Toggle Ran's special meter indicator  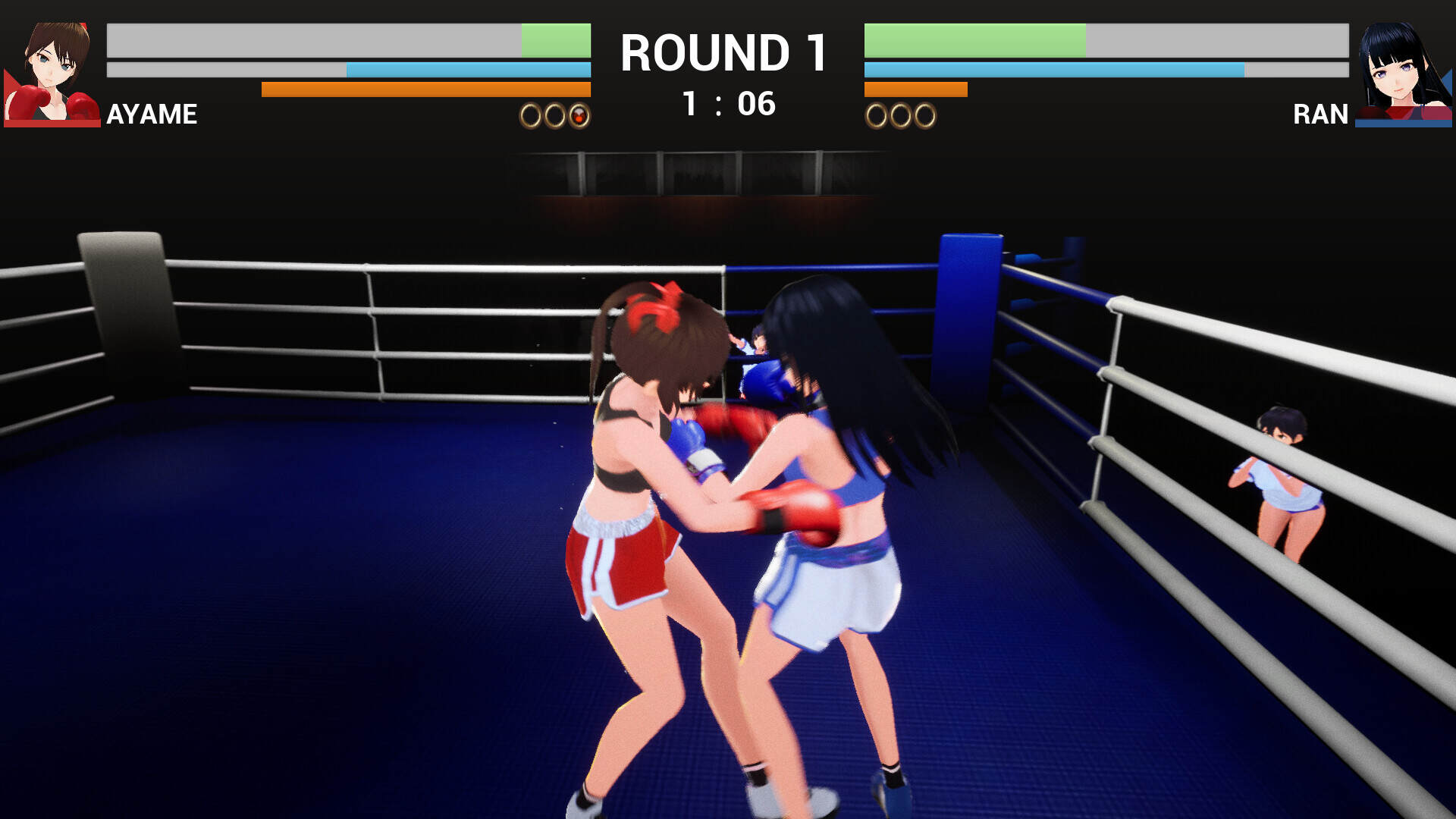pos(914,89)
